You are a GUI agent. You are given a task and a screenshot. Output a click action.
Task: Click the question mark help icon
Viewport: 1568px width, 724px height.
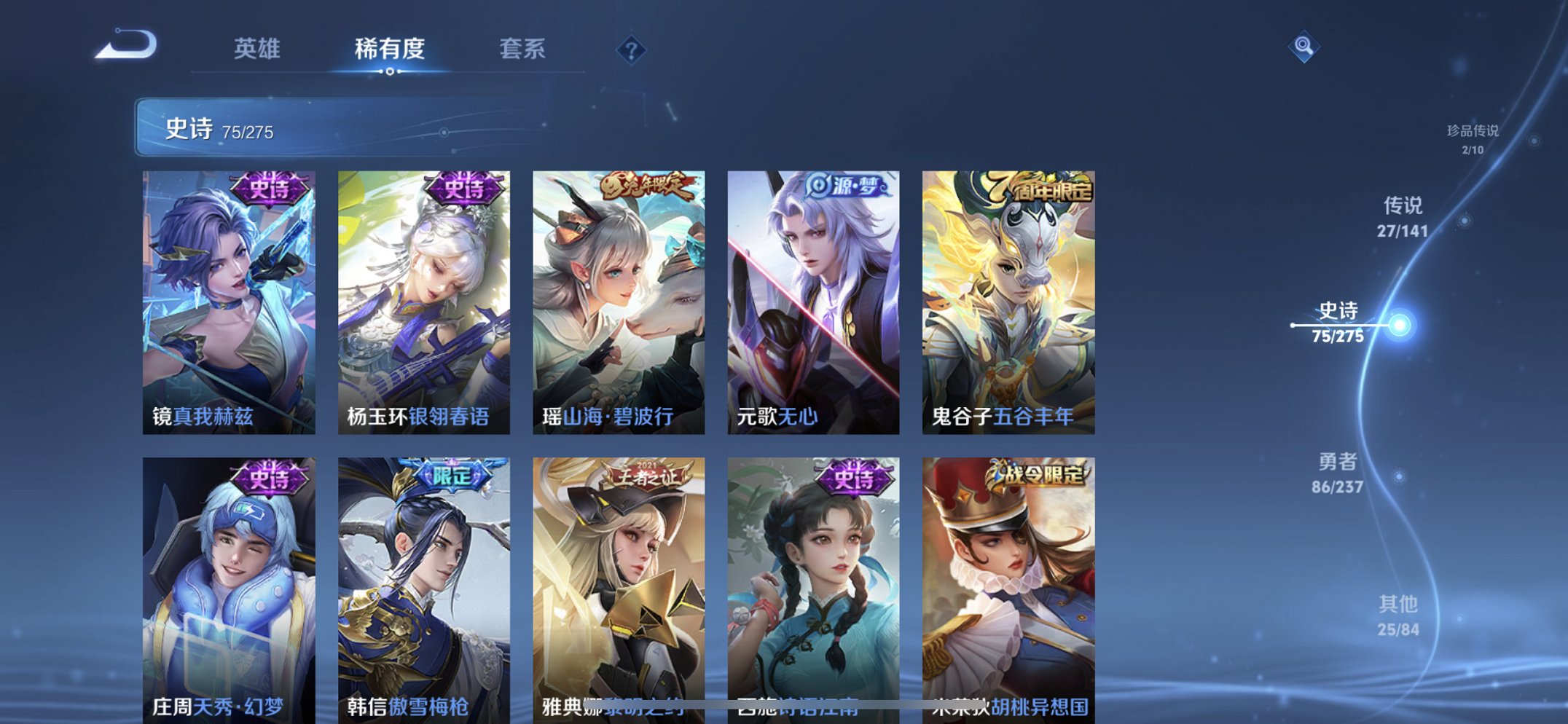(x=631, y=51)
